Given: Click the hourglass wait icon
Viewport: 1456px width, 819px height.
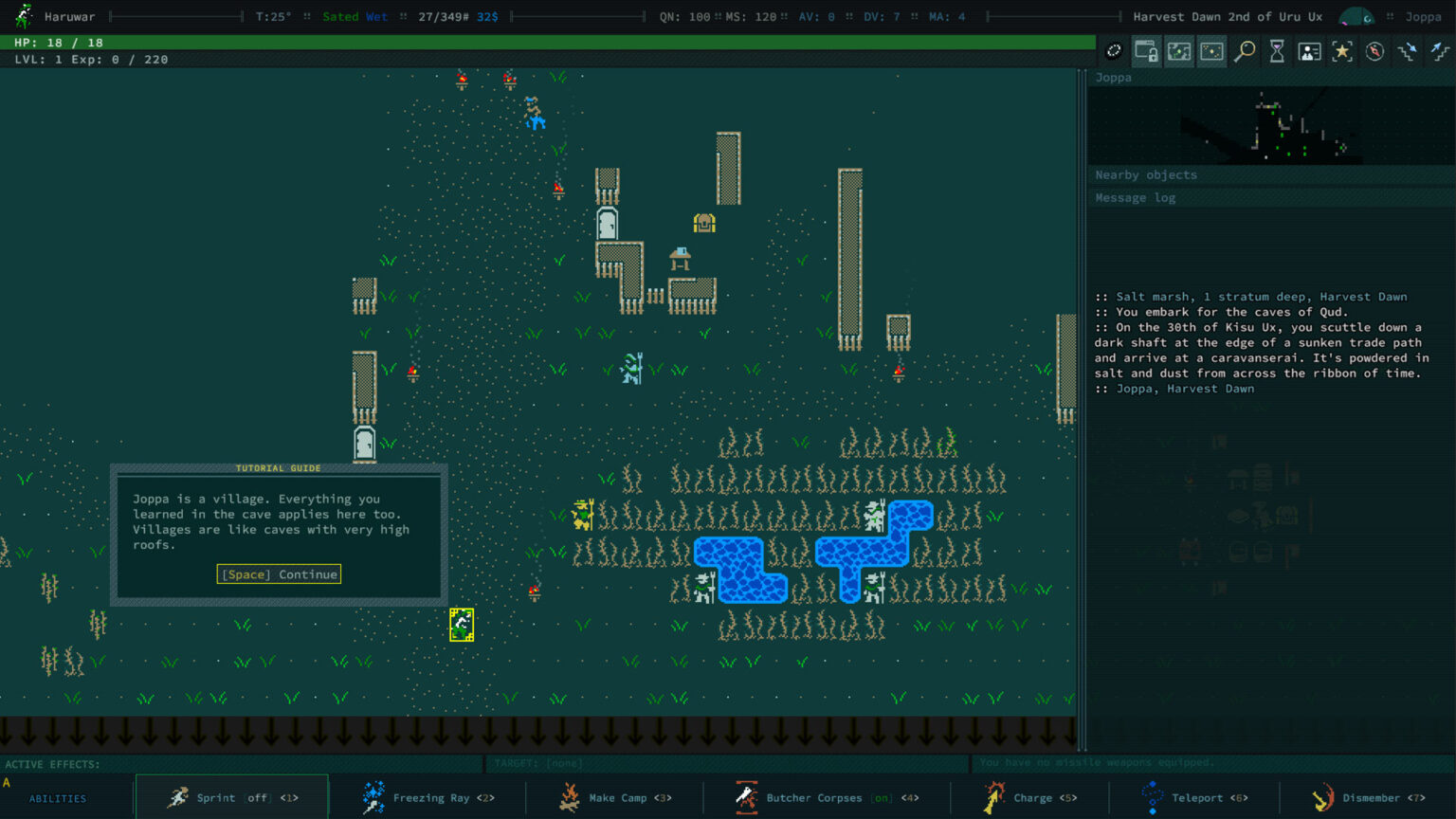Looking at the screenshot, I should pos(1277,52).
